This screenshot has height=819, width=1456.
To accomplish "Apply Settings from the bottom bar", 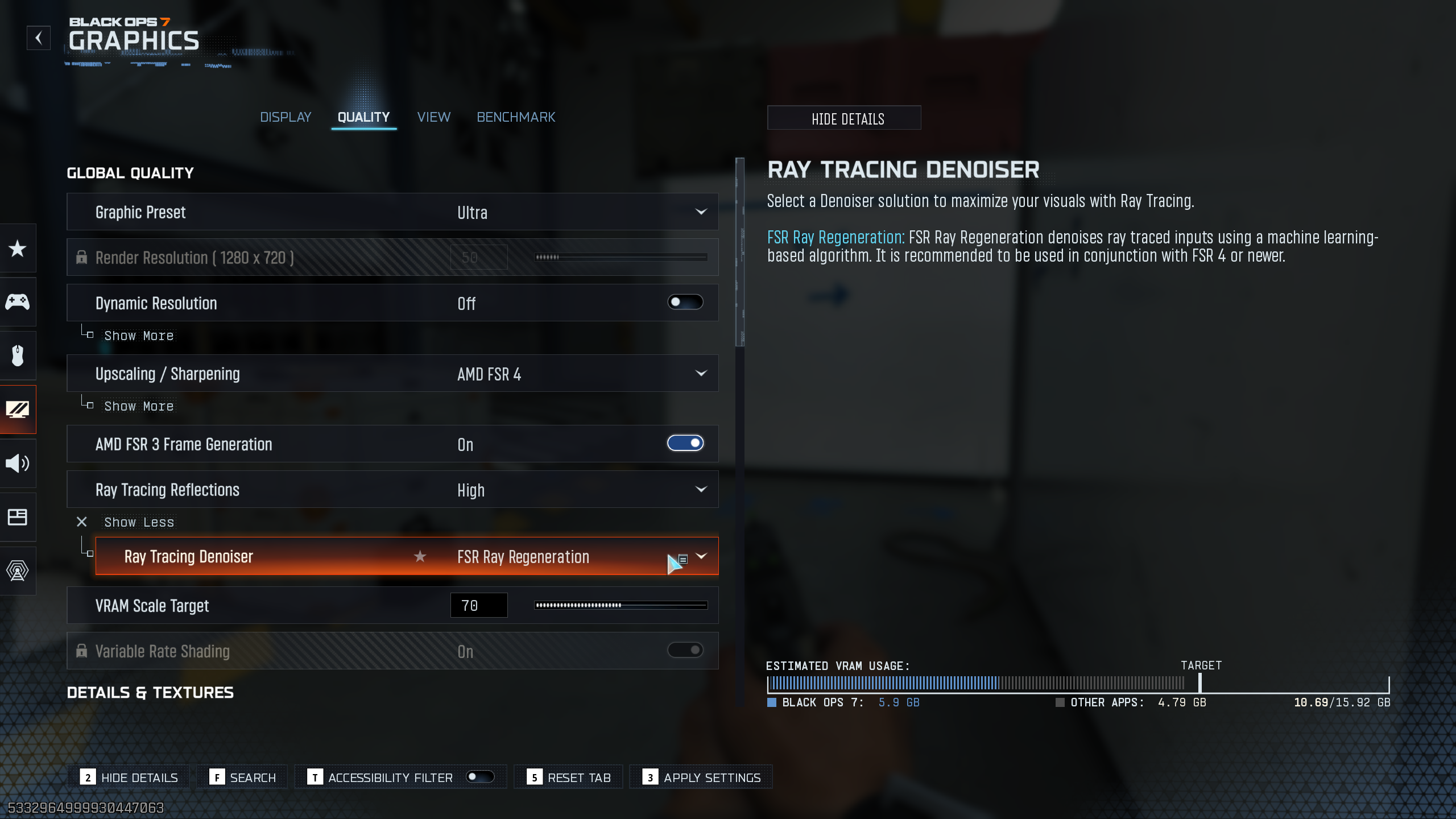I will (x=701, y=777).
